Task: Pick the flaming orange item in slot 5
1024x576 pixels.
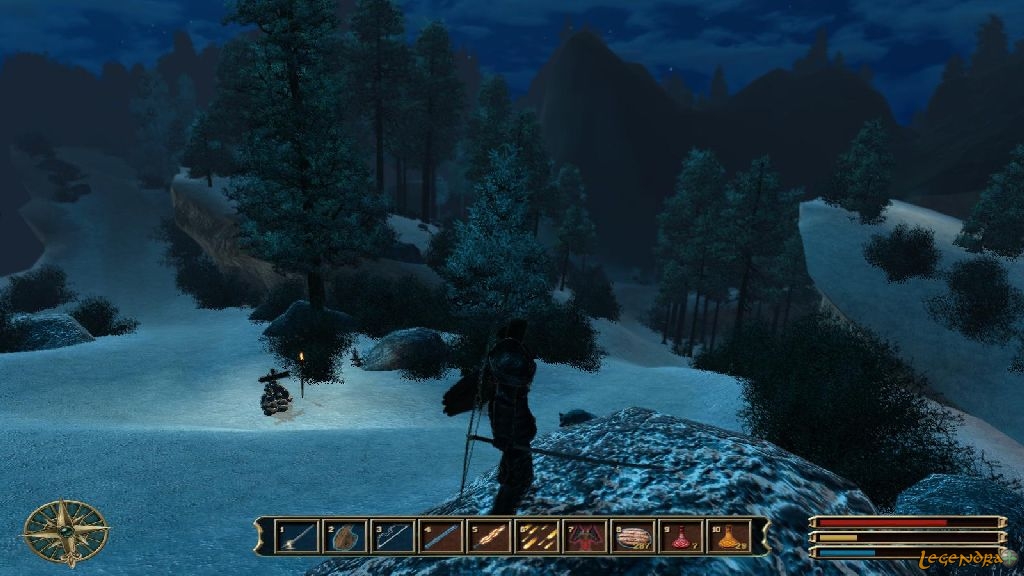Action: click(x=489, y=537)
